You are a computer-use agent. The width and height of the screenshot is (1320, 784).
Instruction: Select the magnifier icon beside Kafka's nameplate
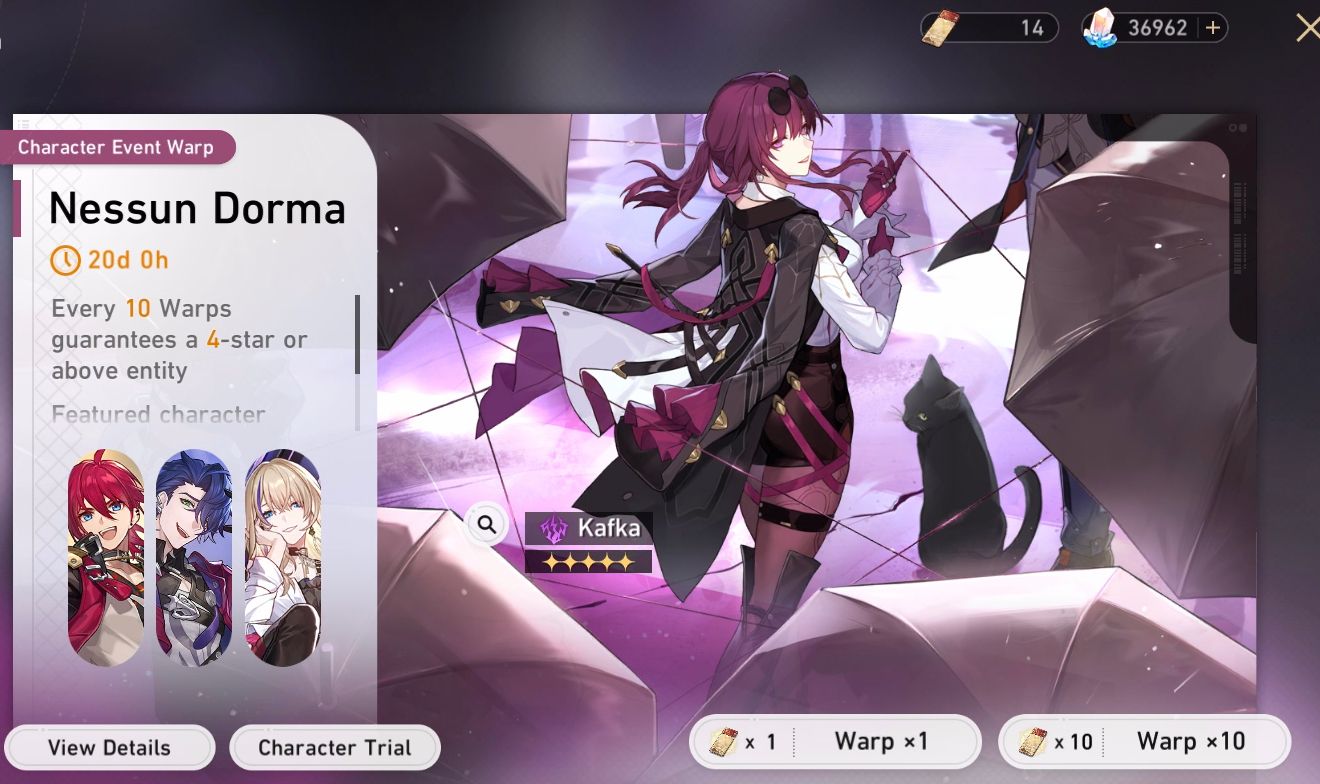(487, 524)
